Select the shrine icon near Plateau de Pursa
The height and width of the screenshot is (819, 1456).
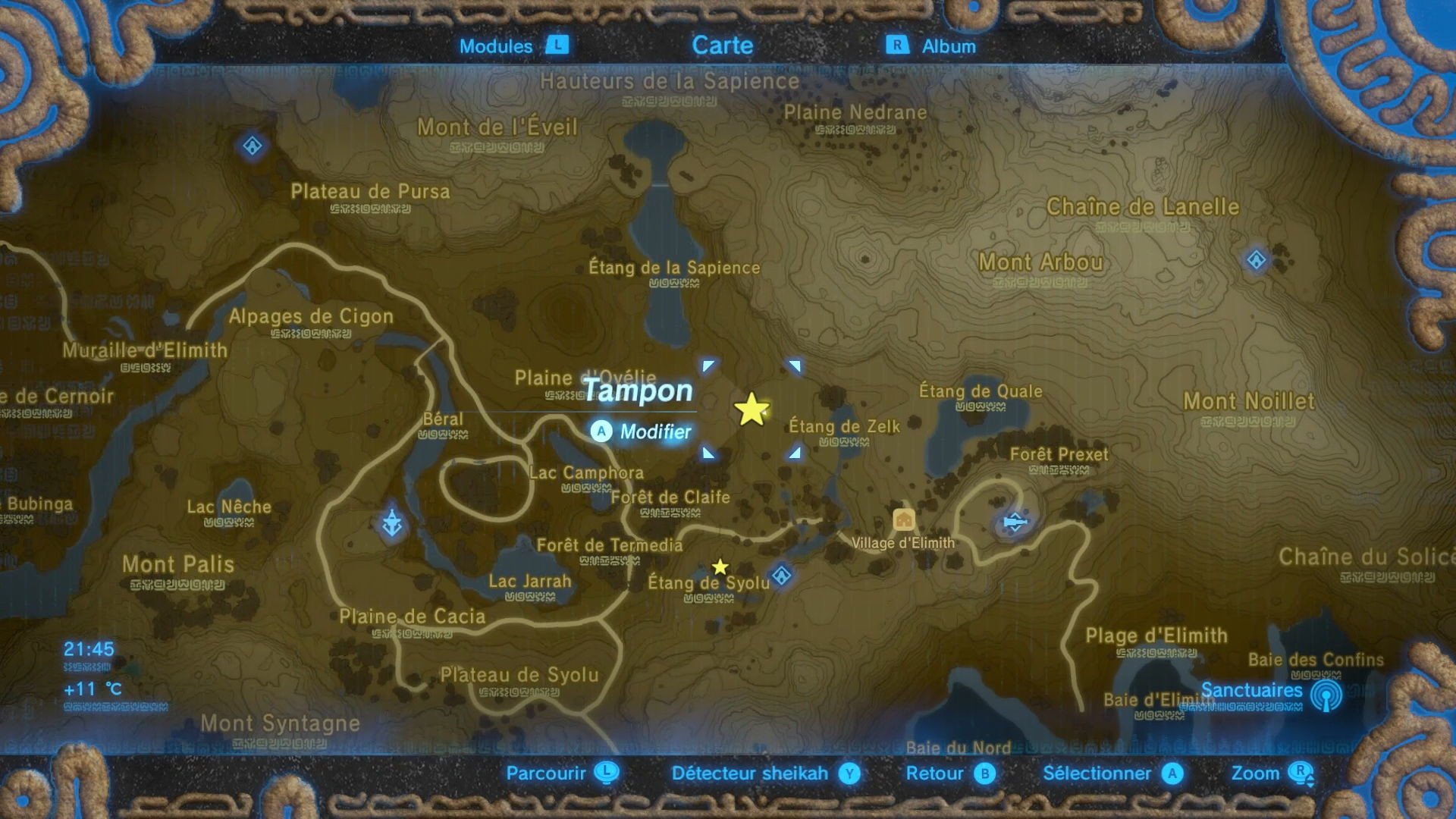(x=251, y=146)
